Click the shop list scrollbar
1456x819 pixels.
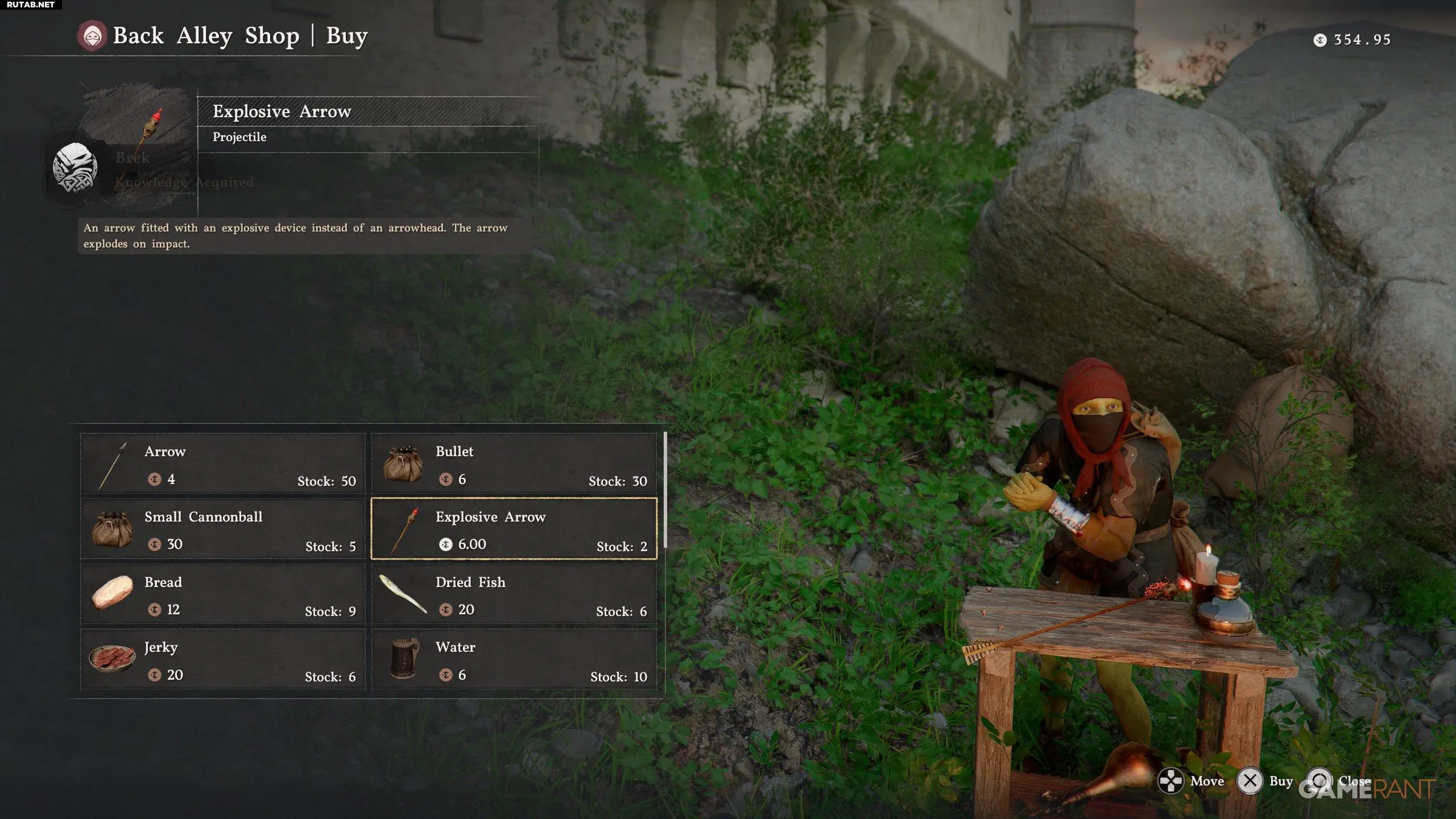[x=665, y=490]
